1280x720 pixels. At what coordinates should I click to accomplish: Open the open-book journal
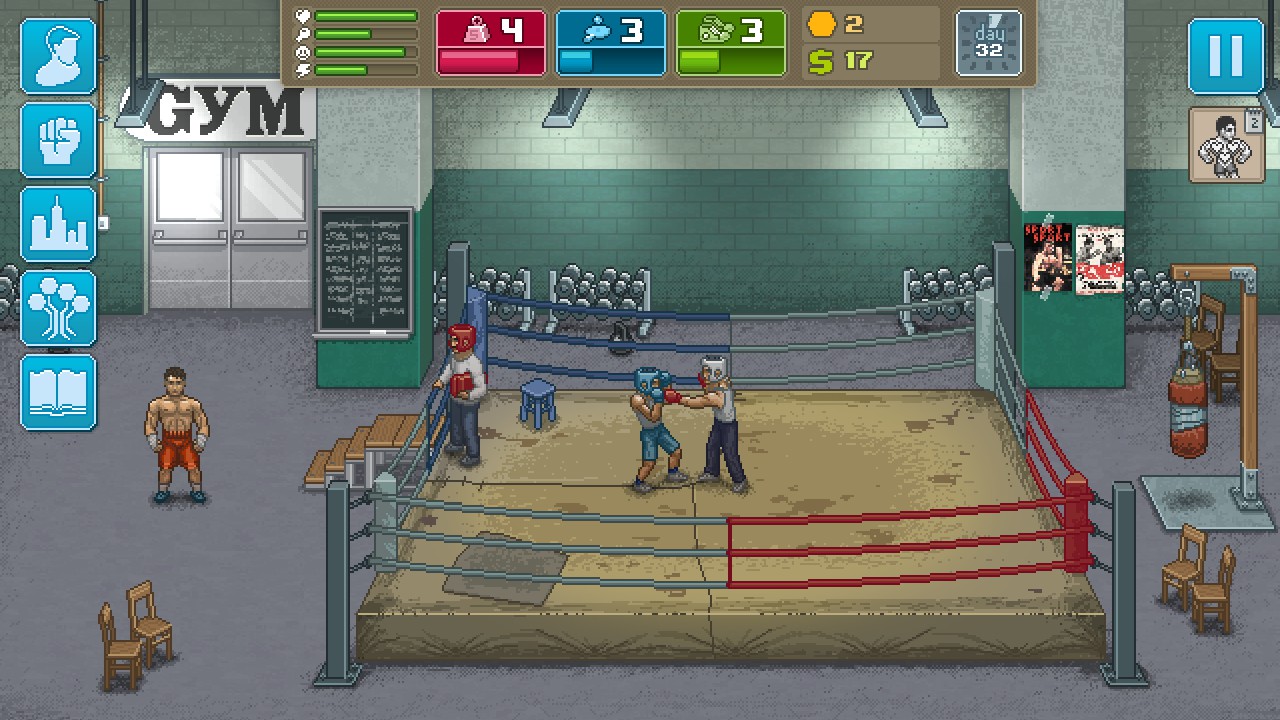59,392
